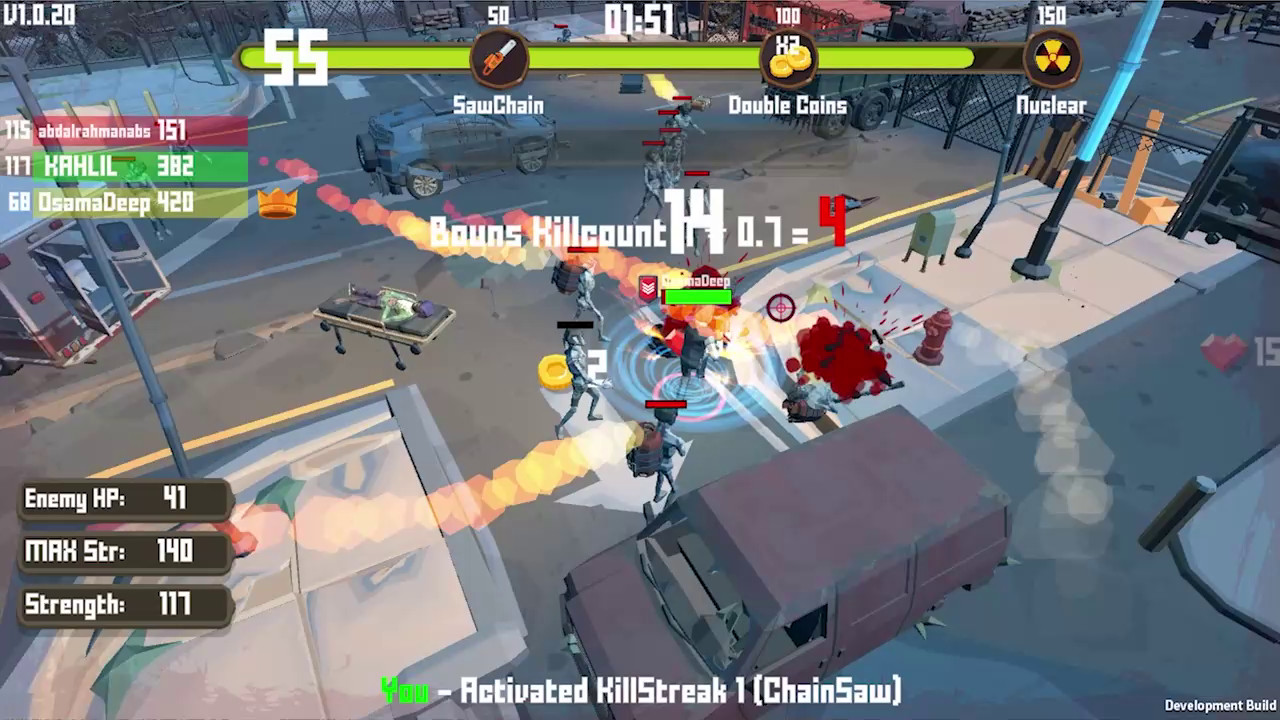The image size is (1280, 720).
Task: Click the green progress bar at the top
Action: [x=640, y=57]
